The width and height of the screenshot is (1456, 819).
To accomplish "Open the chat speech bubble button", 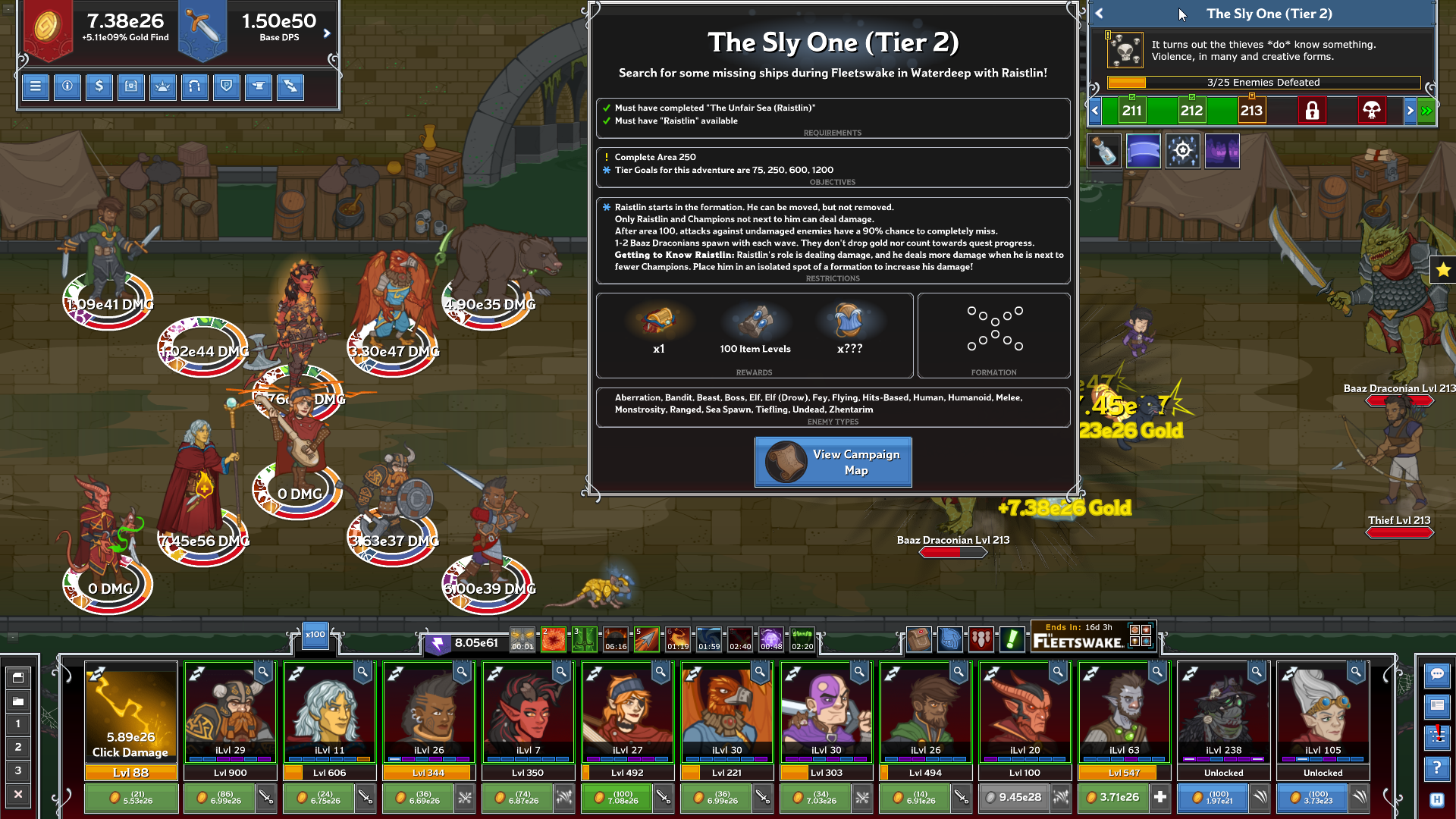I will click(1437, 674).
